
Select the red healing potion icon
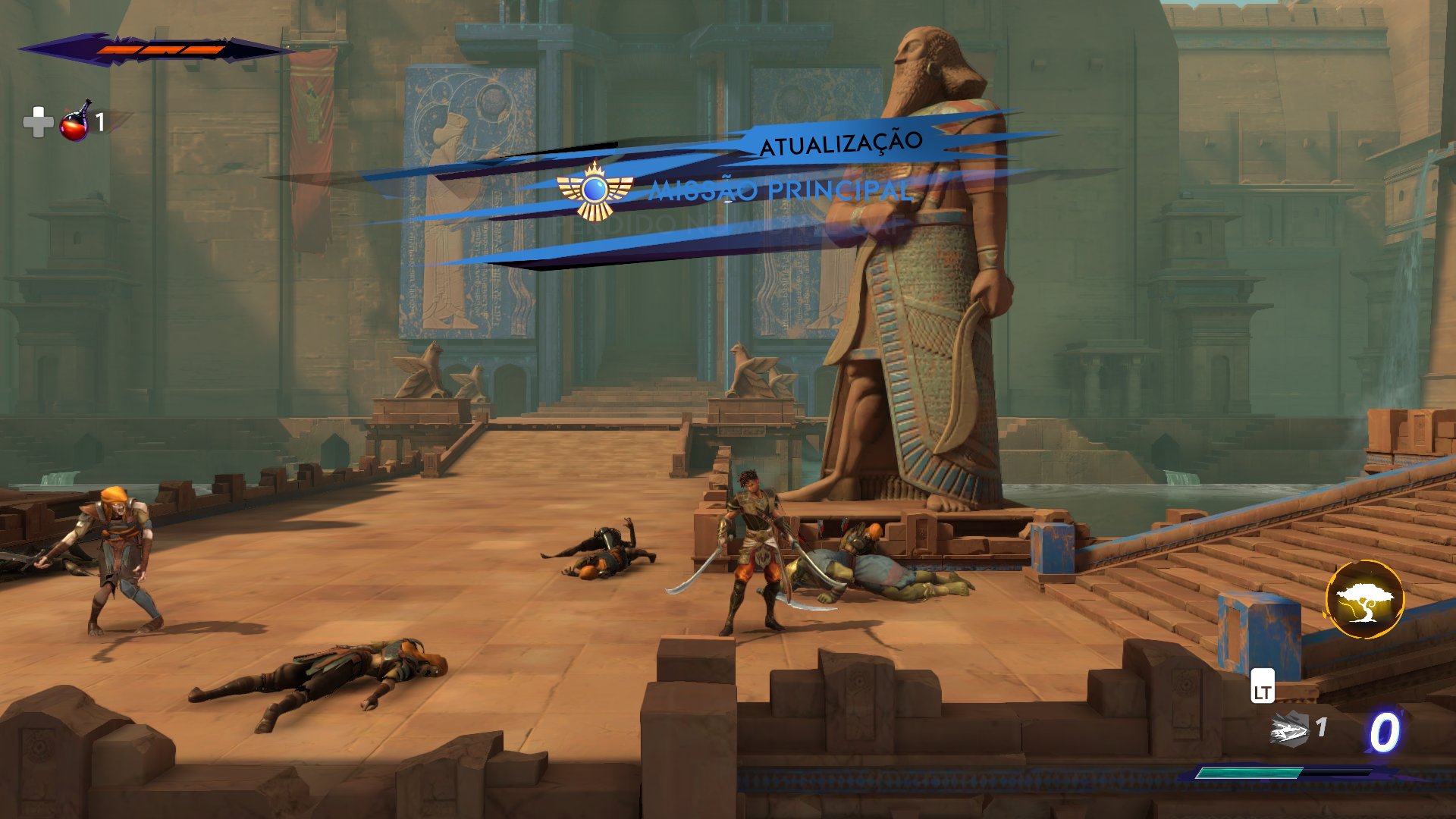75,122
